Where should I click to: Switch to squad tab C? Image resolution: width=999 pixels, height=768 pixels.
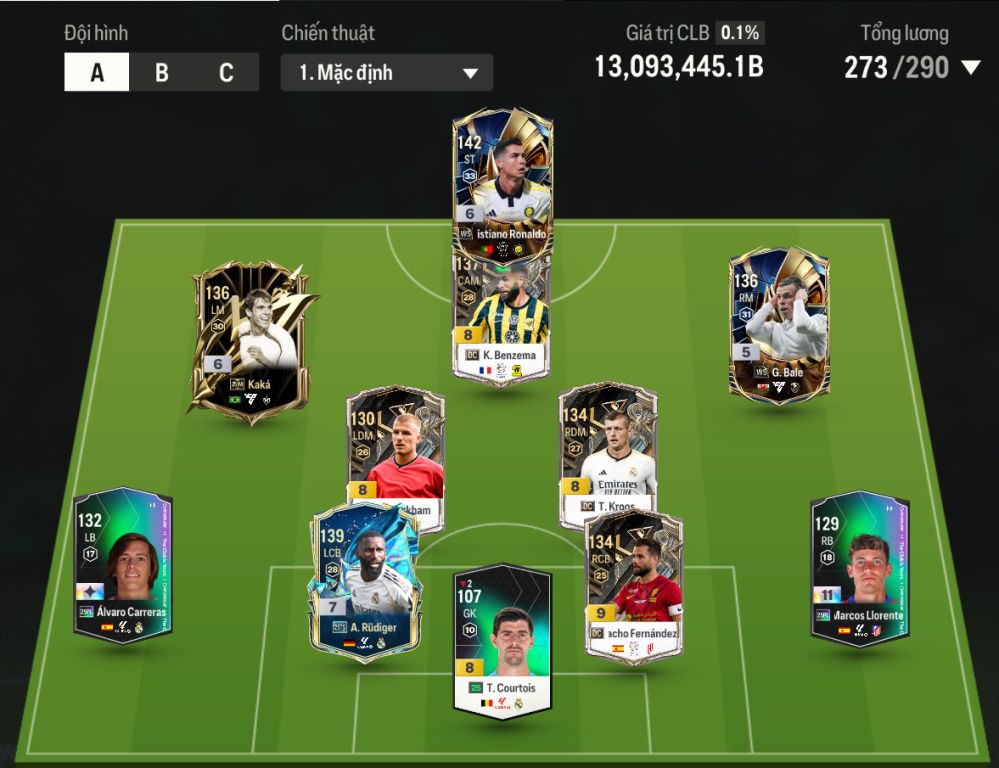[x=226, y=73]
